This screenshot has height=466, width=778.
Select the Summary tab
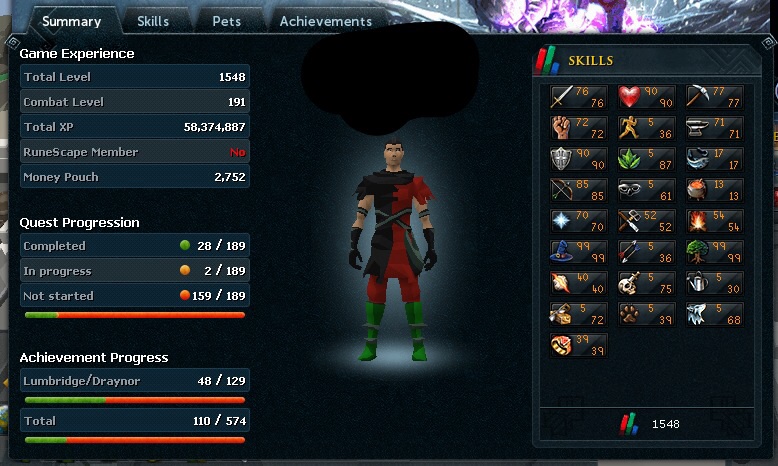click(71, 21)
